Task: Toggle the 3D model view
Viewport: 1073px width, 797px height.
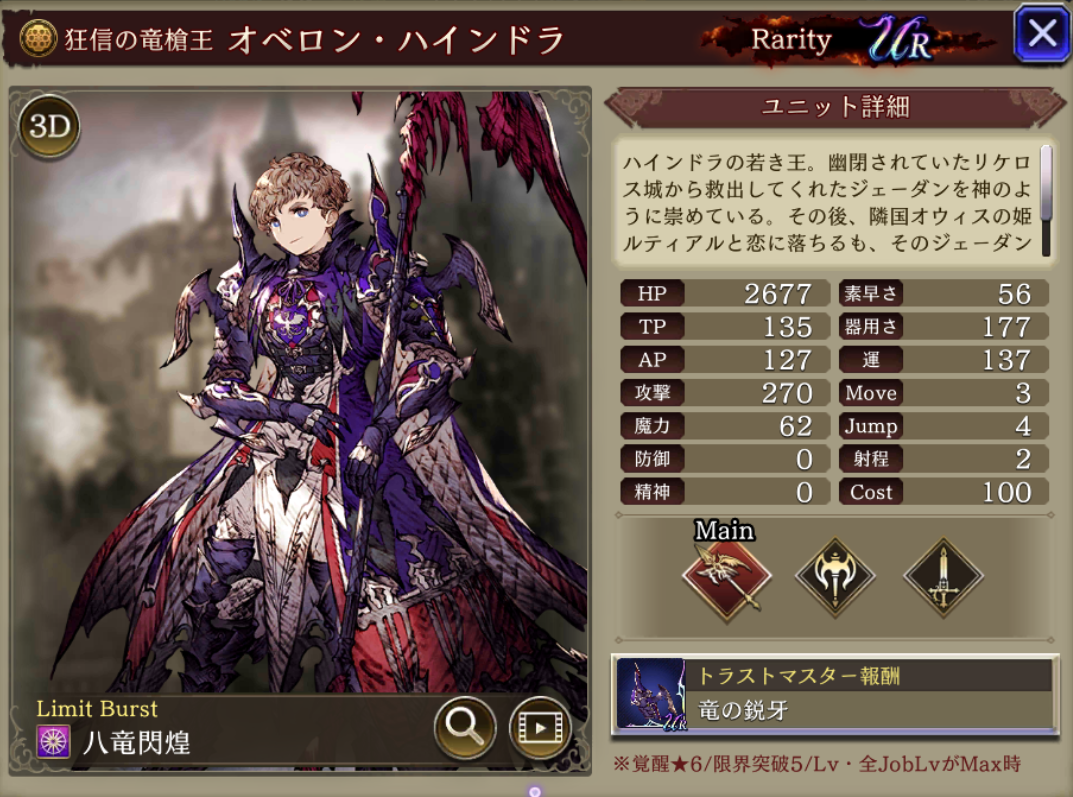Action: [x=48, y=127]
